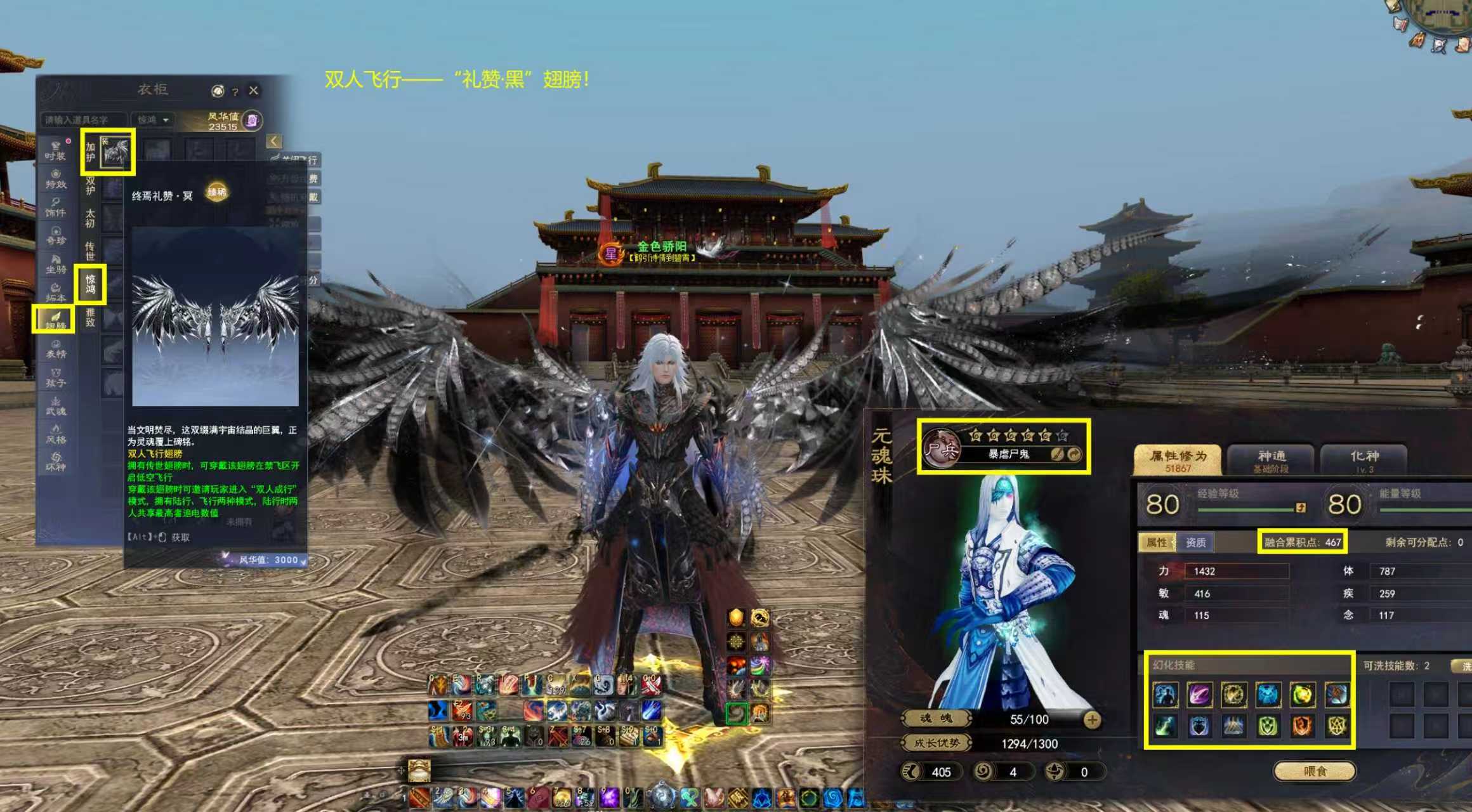Feed the pet with 喂食 button
The width and height of the screenshot is (1472, 812).
pos(1315,771)
